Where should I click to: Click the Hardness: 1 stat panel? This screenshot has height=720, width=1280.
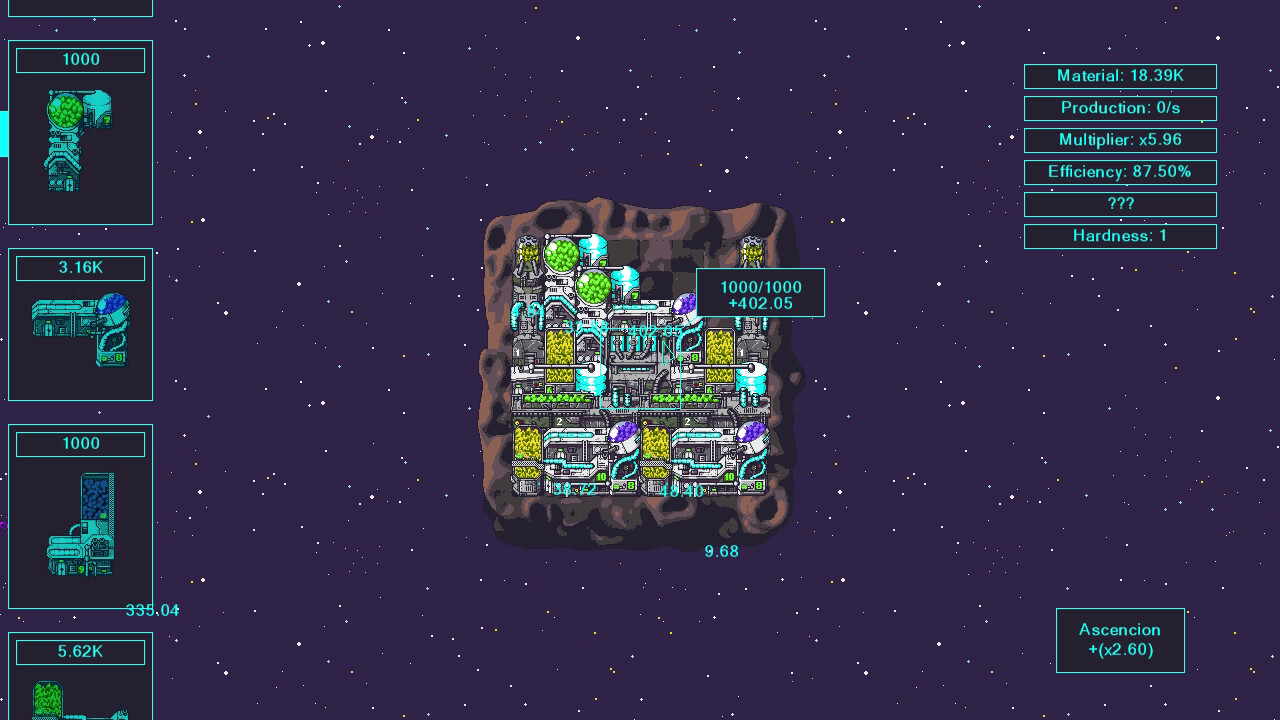(x=1120, y=236)
